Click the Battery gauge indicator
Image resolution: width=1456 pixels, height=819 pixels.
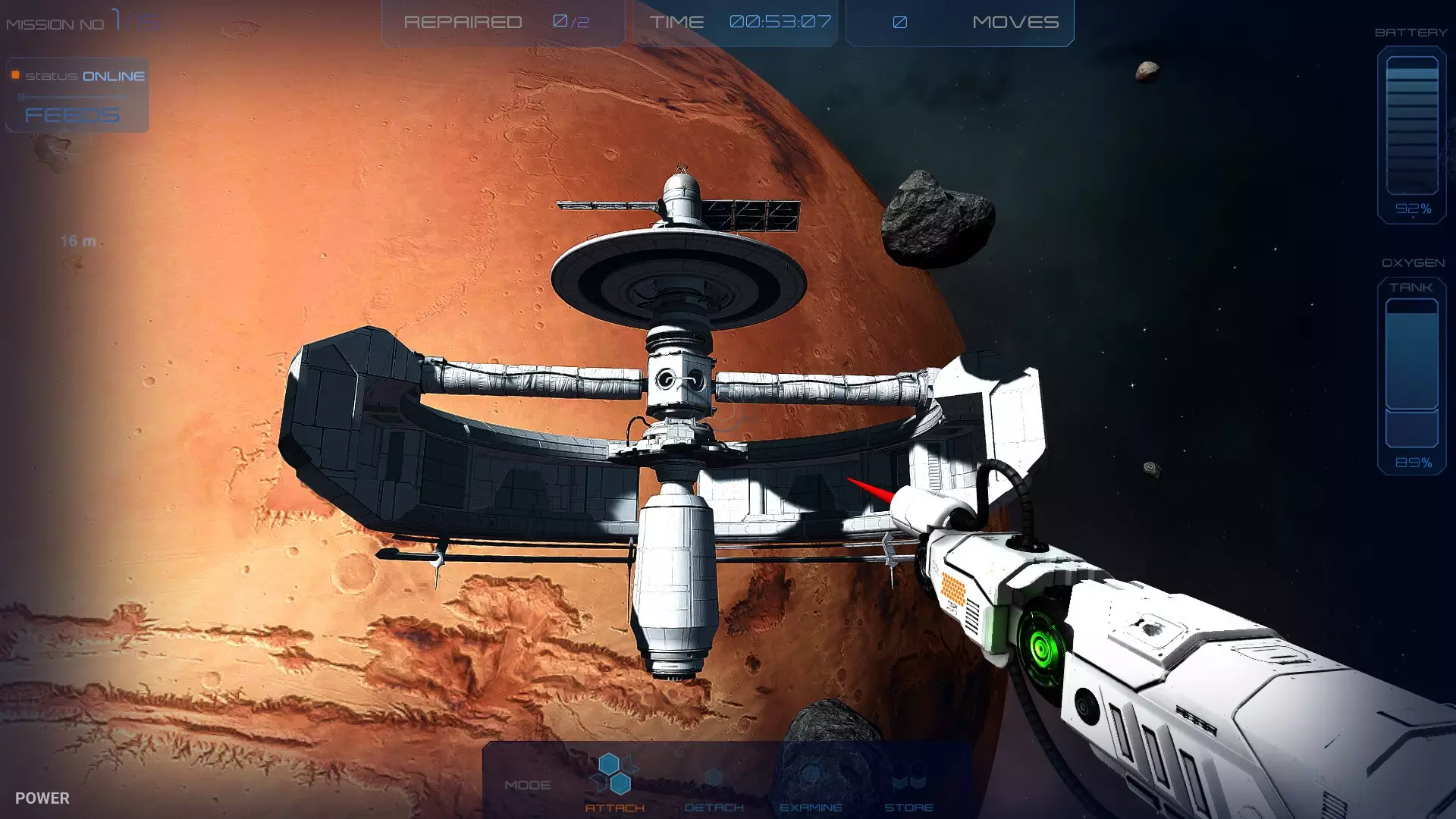[1410, 129]
